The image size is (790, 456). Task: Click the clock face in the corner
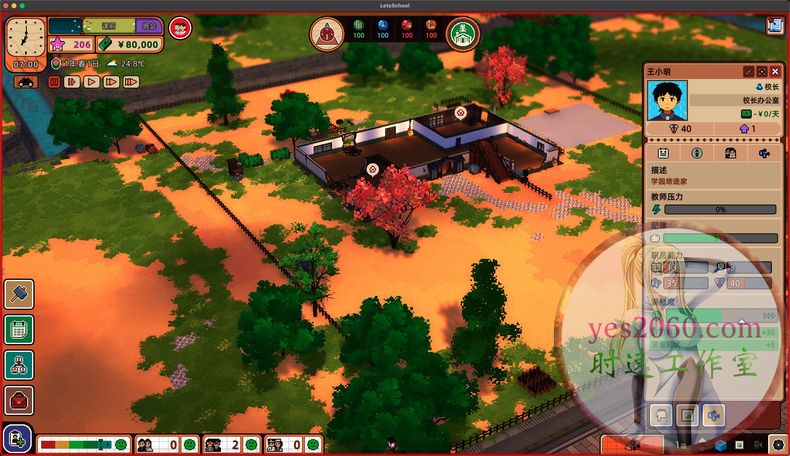pos(26,35)
